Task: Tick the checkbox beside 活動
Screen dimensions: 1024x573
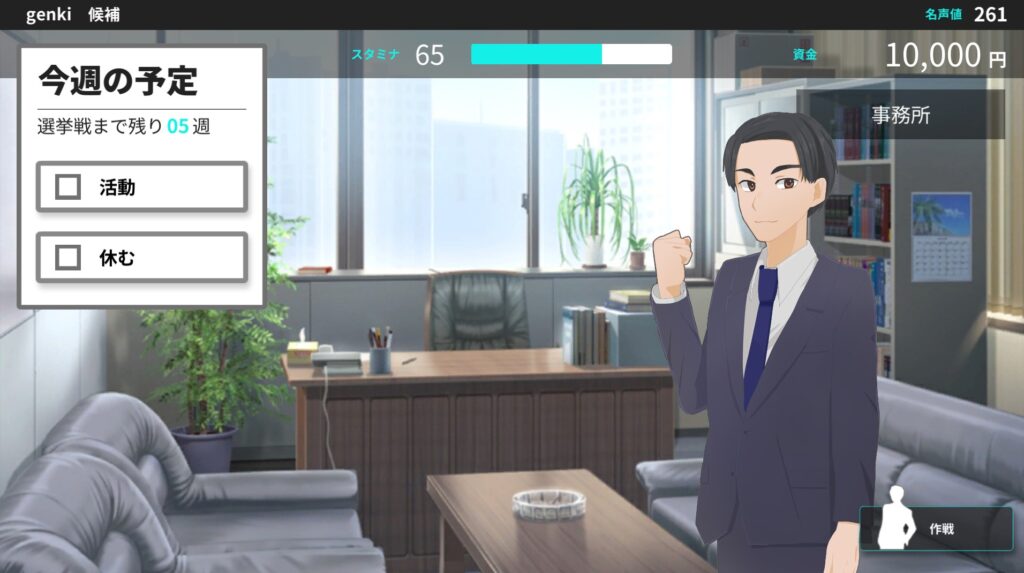Action: pyautogui.click(x=68, y=187)
